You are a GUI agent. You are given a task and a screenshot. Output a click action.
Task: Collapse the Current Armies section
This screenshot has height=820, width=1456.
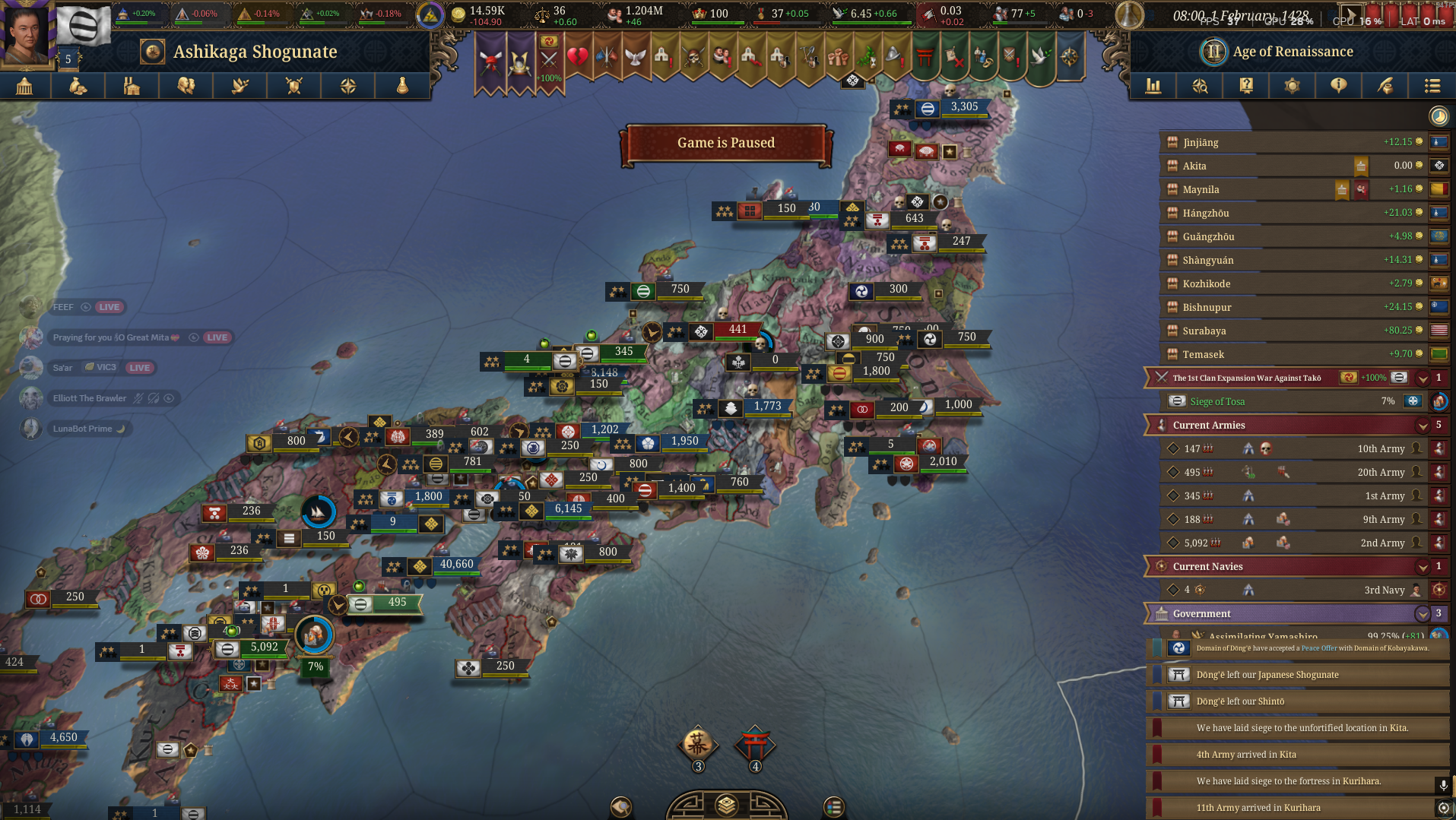coord(1423,425)
